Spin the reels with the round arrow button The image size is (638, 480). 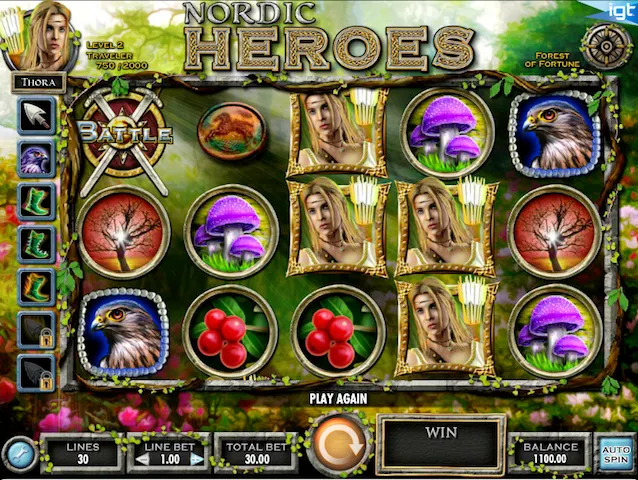pyautogui.click(x=338, y=443)
